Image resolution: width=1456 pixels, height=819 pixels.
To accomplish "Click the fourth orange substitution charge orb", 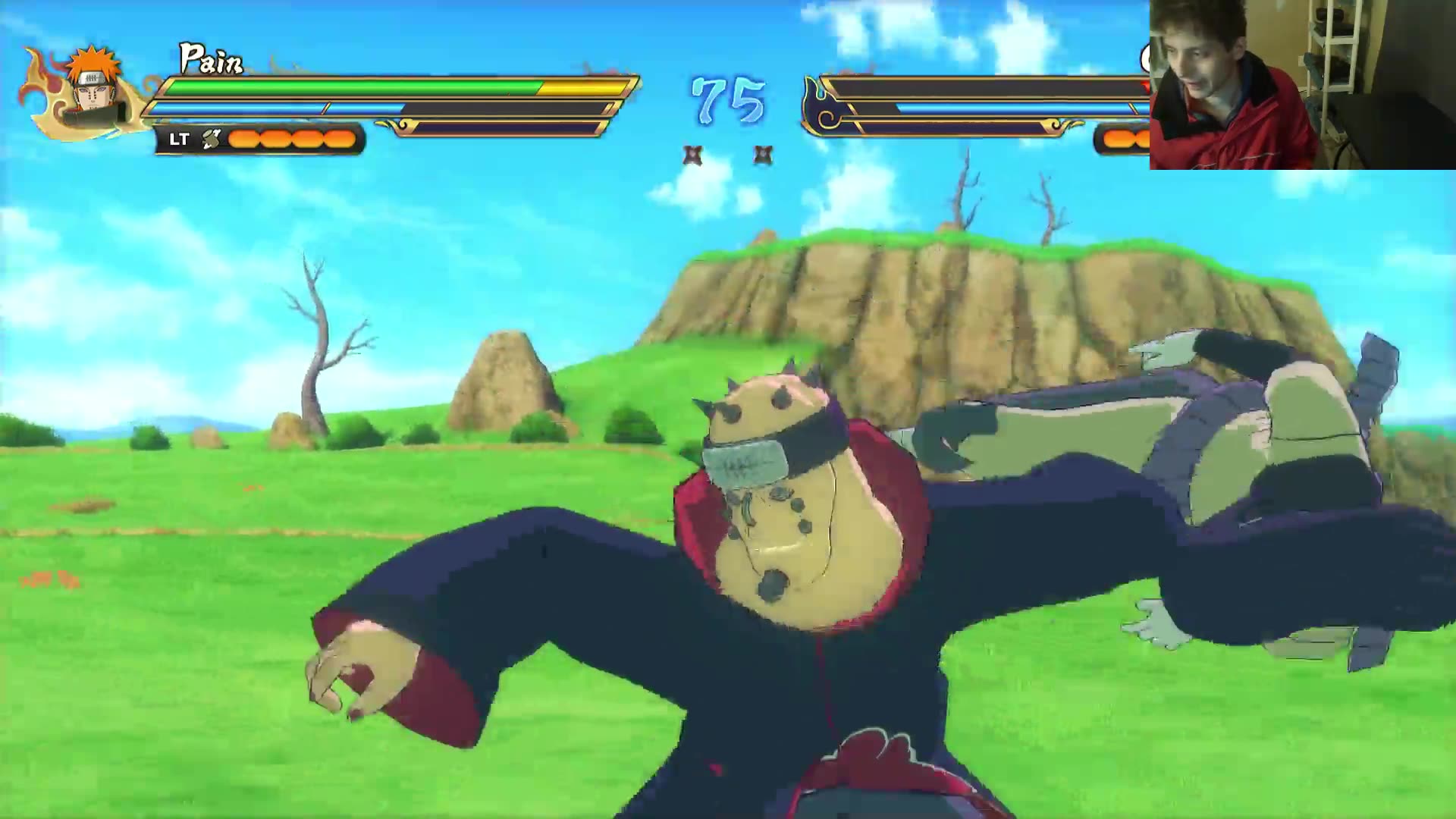I will (x=337, y=139).
